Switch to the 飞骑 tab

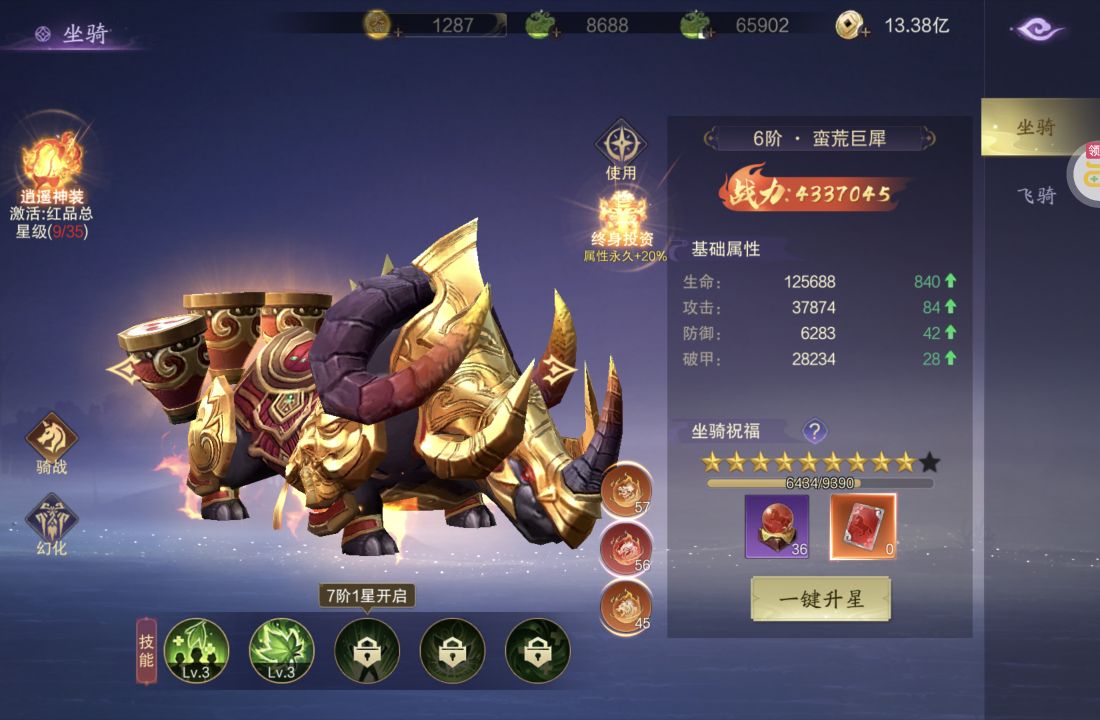[x=1036, y=195]
